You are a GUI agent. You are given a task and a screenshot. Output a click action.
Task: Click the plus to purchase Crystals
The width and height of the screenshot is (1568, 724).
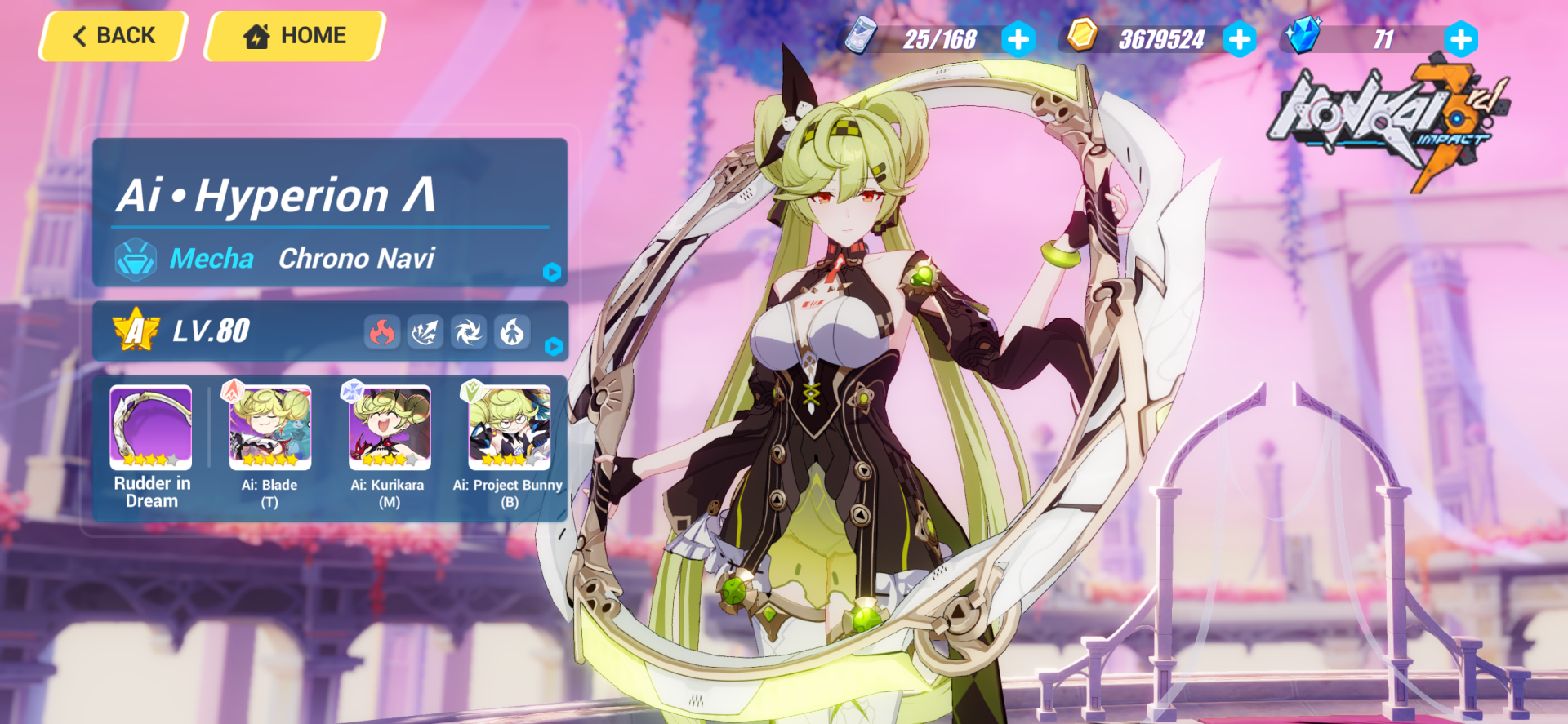tap(1461, 38)
